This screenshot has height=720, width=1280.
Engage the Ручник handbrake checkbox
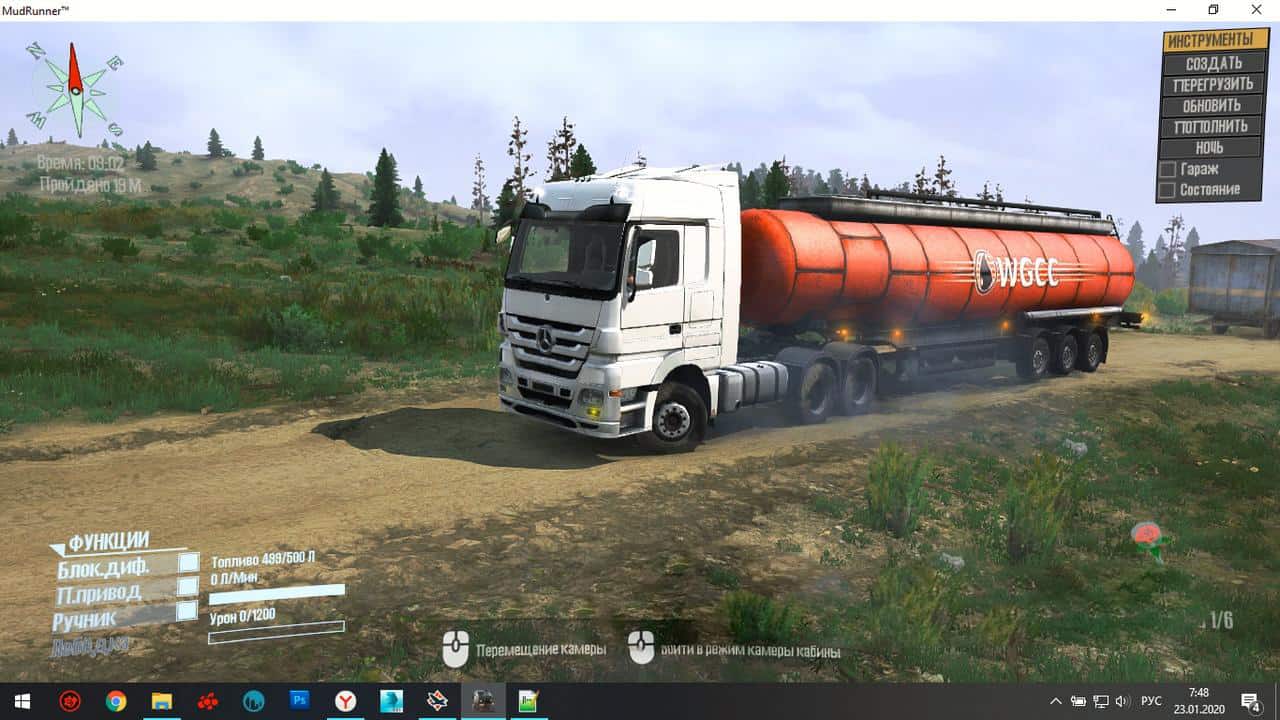188,611
